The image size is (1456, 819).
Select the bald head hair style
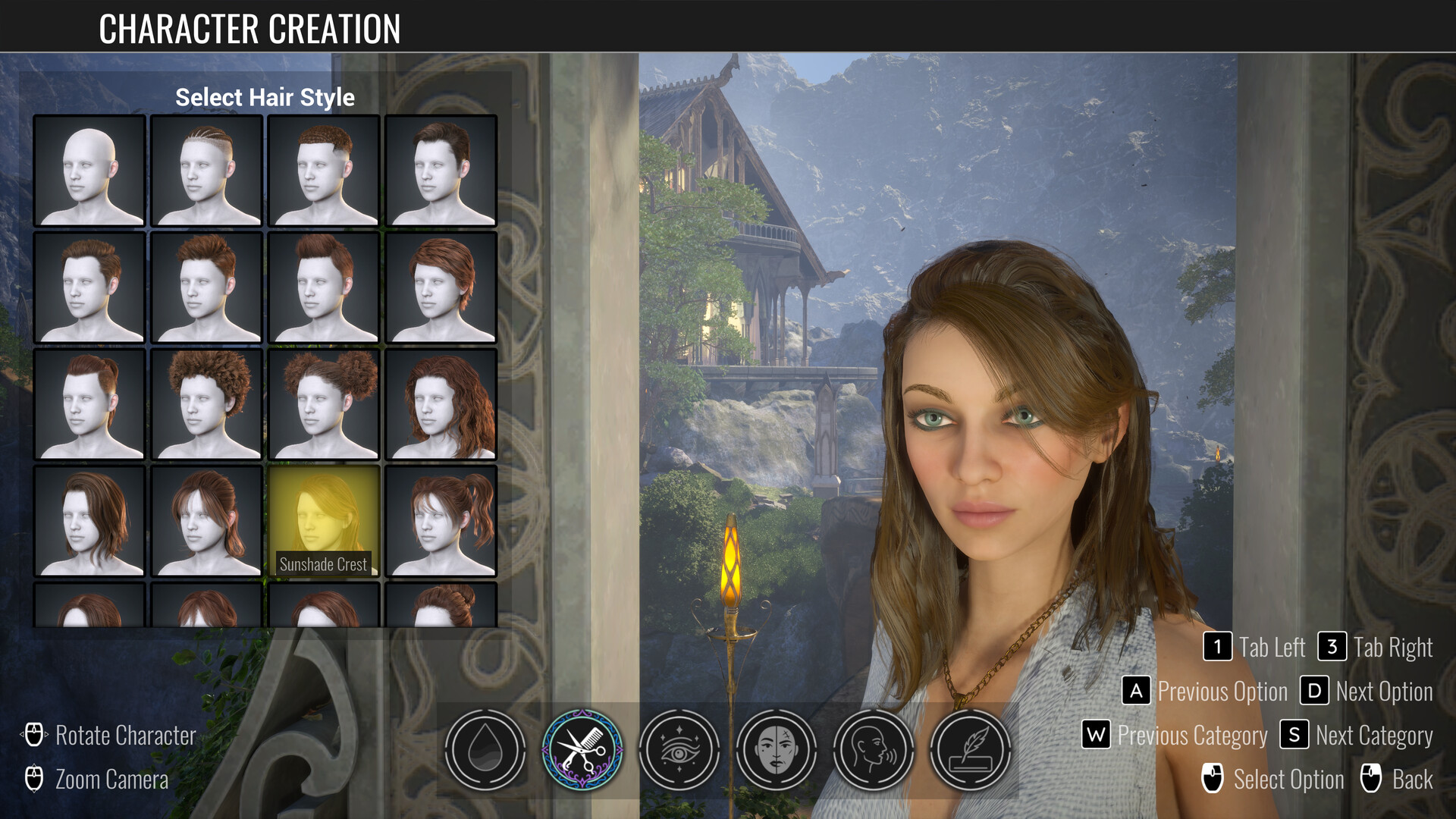89,171
